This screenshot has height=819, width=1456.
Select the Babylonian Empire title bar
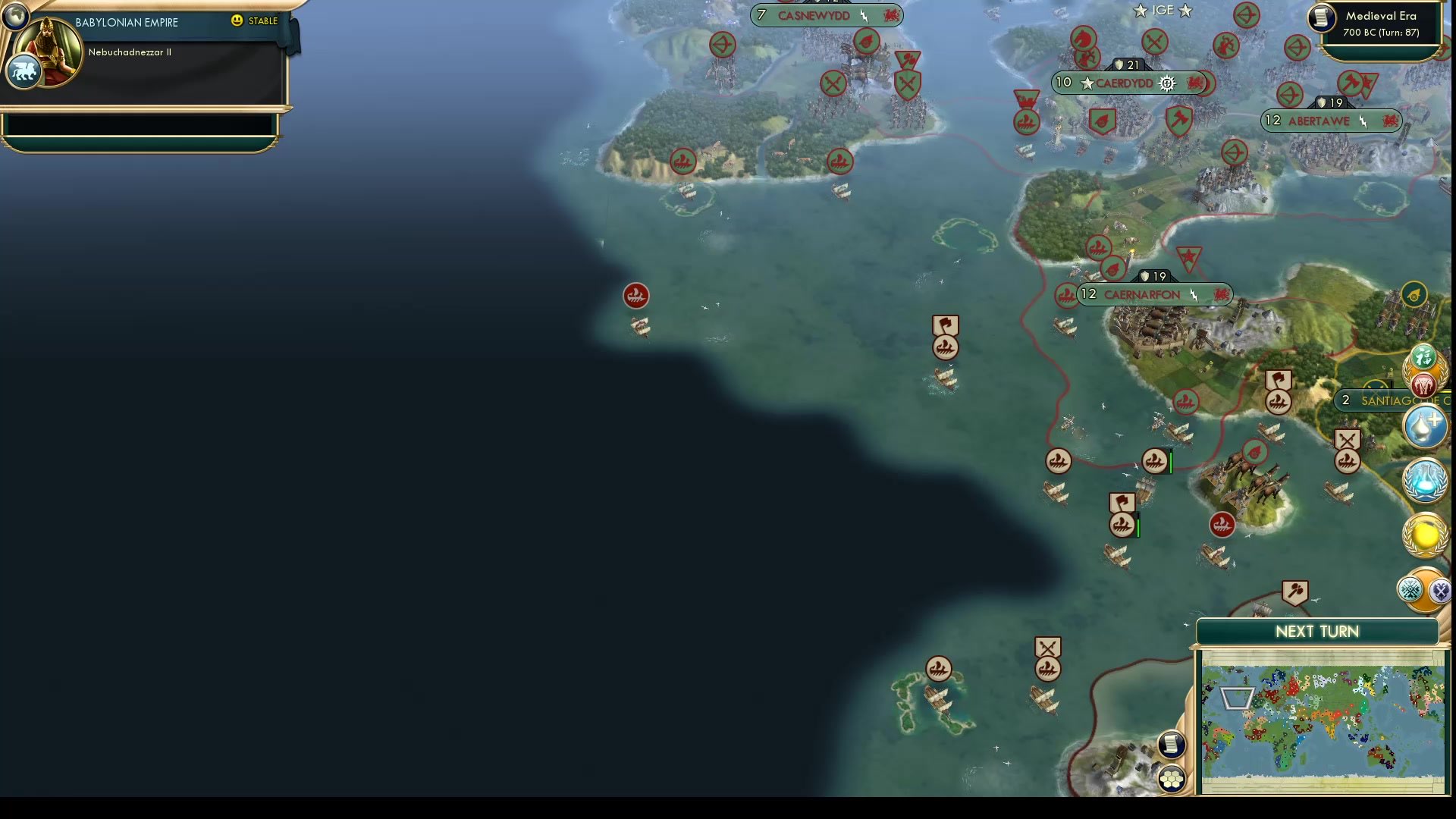coord(125,22)
